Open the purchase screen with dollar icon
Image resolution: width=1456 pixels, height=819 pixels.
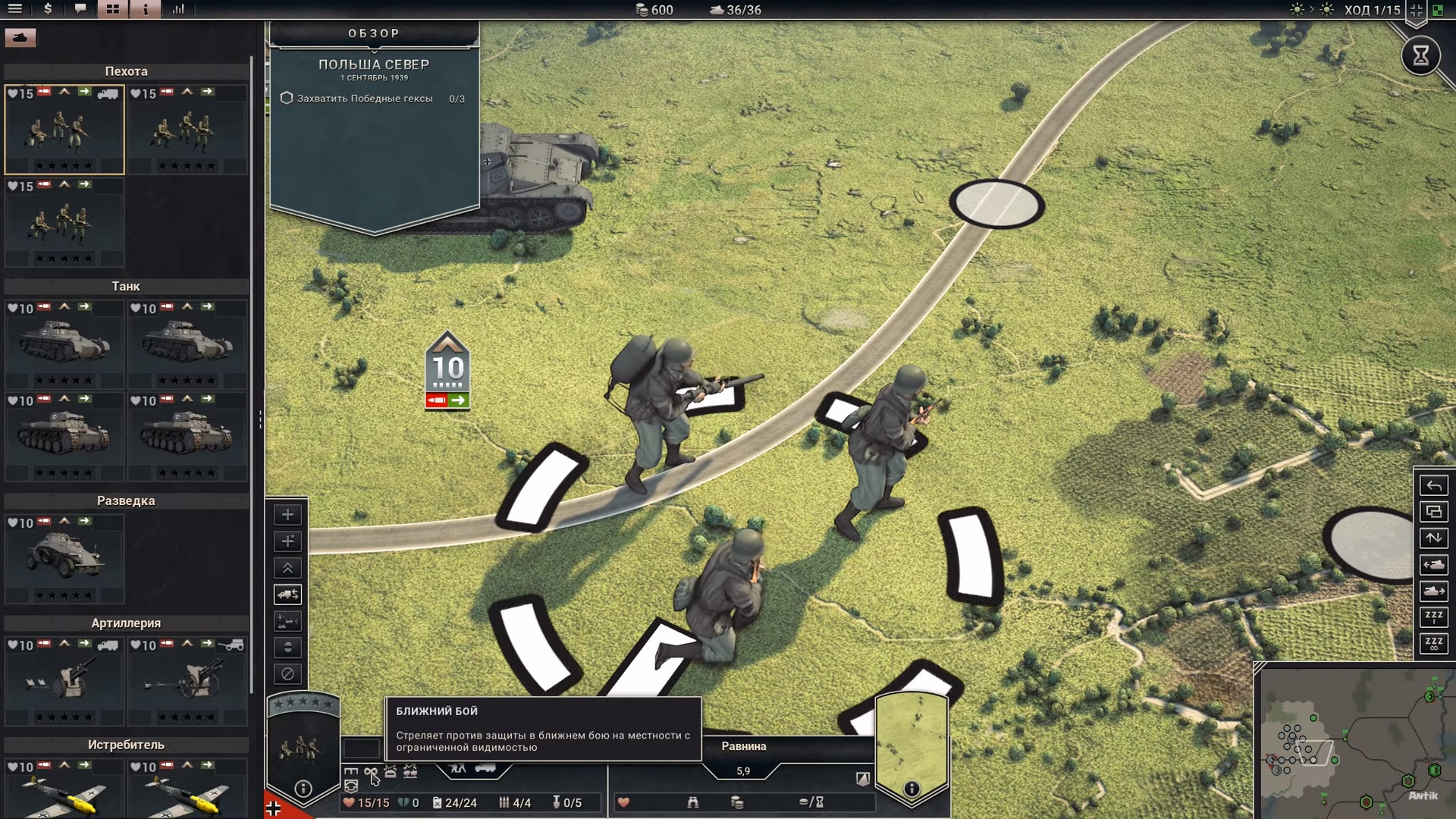tap(48, 9)
